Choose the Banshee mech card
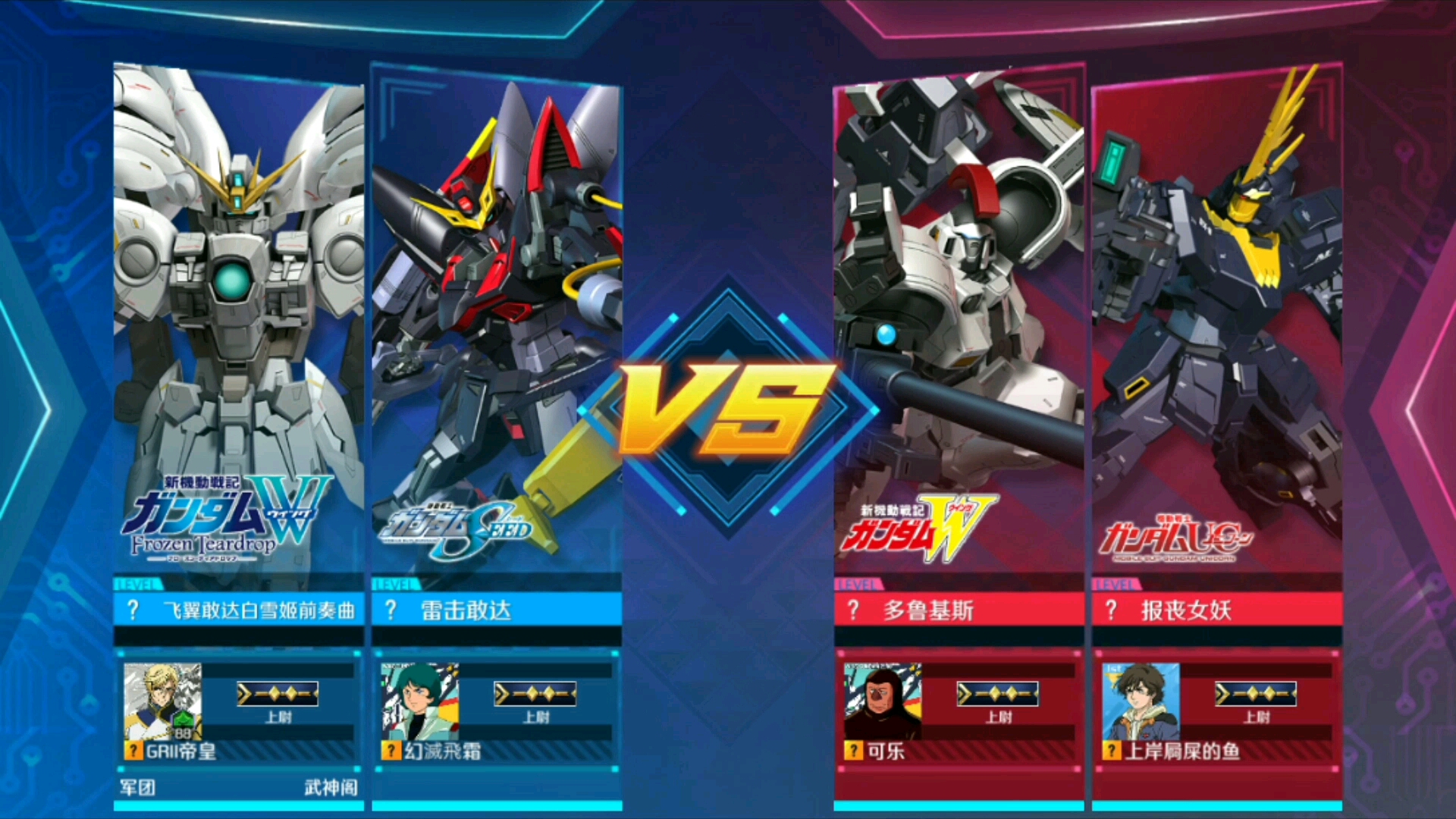The image size is (1456, 819). (1216, 318)
